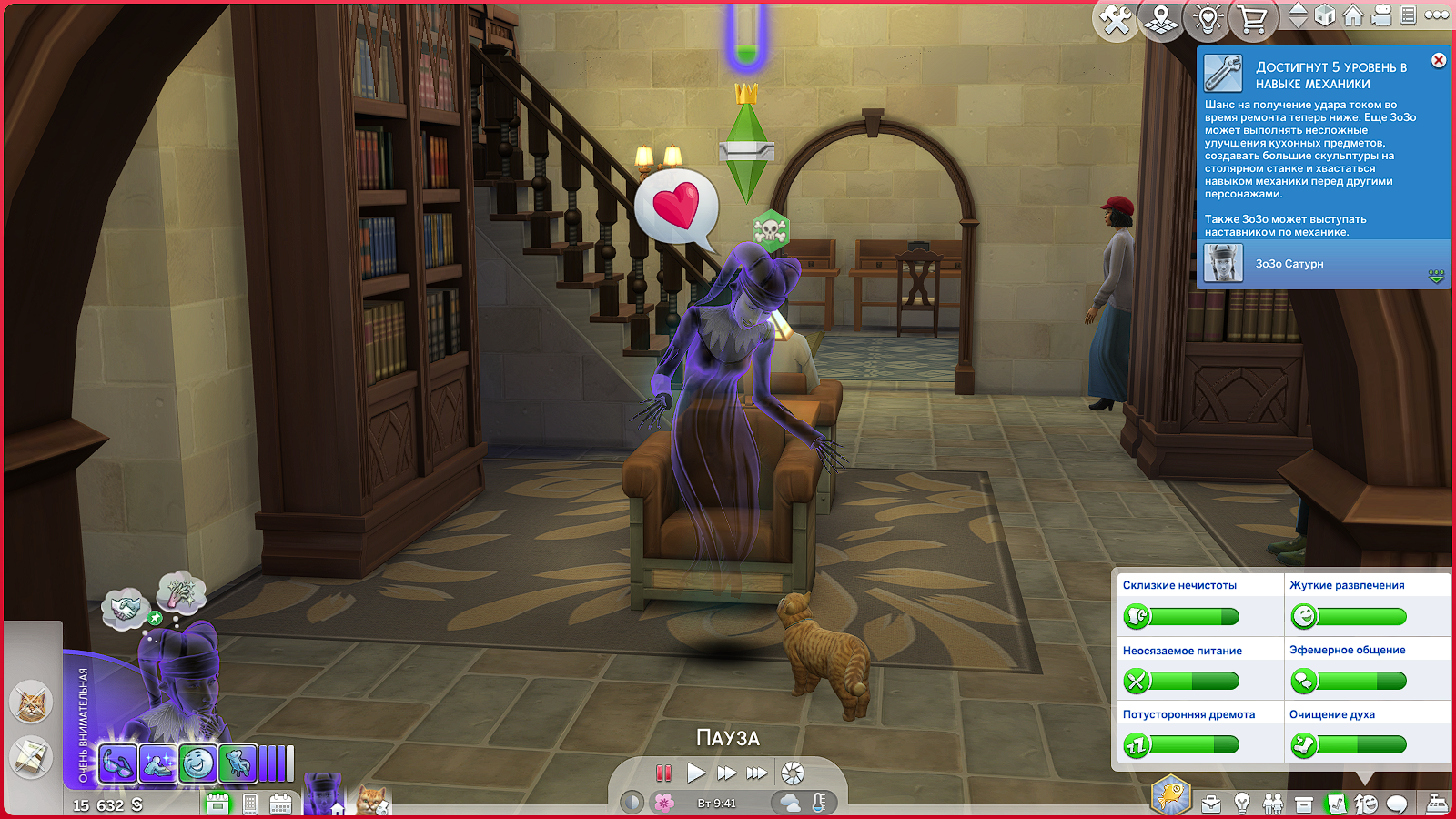Open the phone icon next to funds
1456x819 pixels.
click(250, 804)
